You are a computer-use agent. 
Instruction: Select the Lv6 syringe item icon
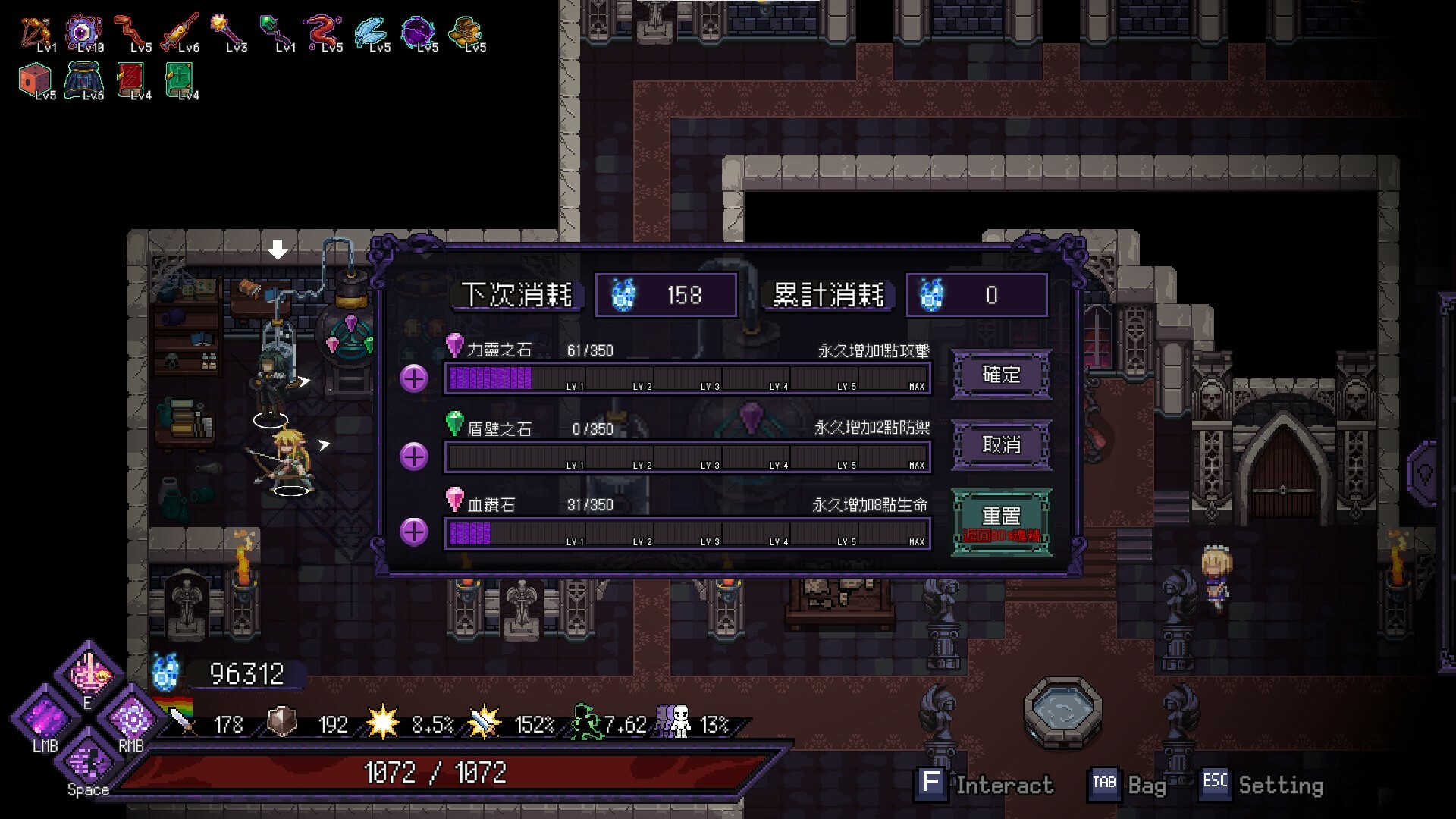coord(181,29)
